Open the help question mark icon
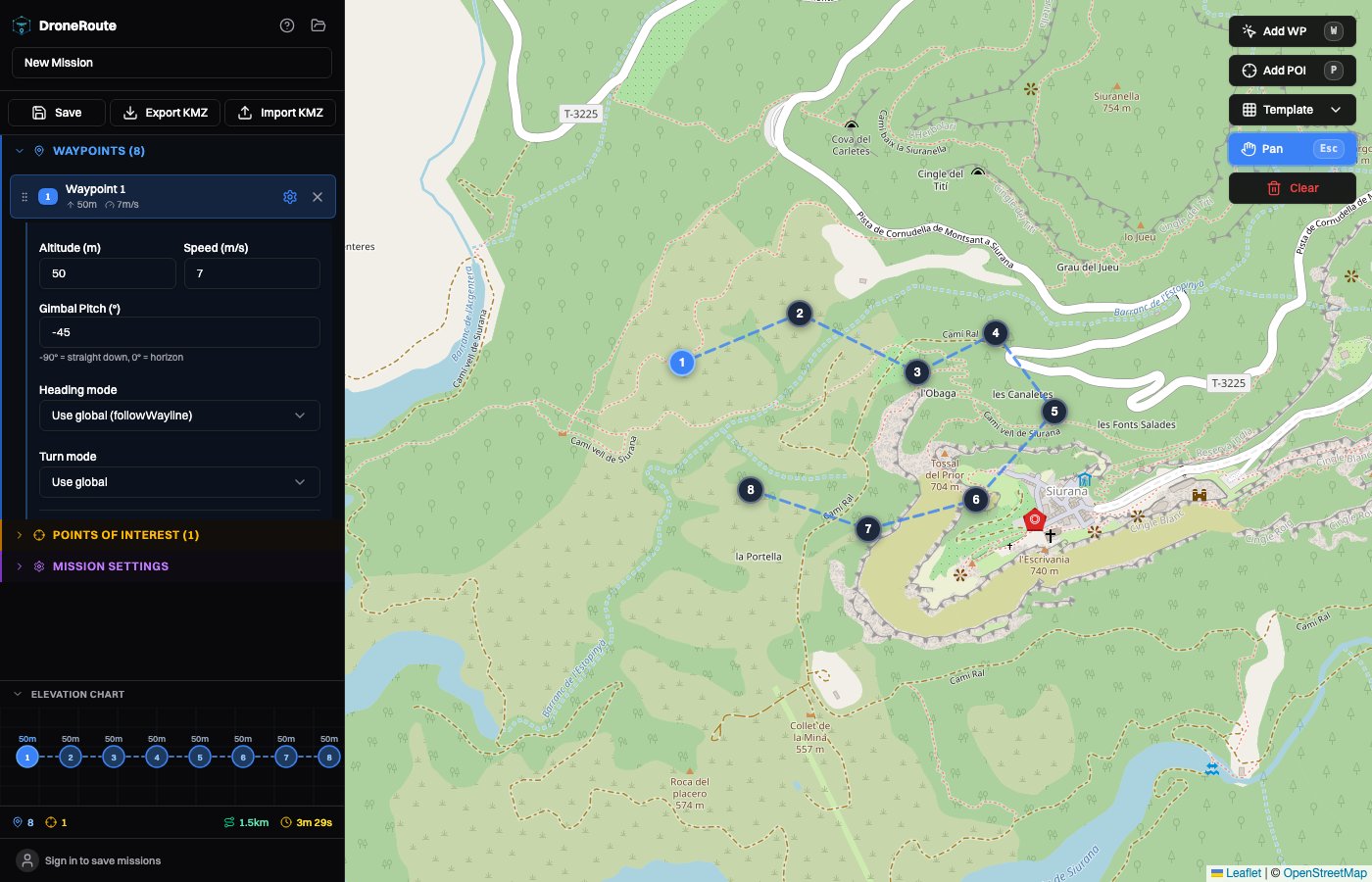This screenshot has width=1372, height=882. (x=287, y=25)
